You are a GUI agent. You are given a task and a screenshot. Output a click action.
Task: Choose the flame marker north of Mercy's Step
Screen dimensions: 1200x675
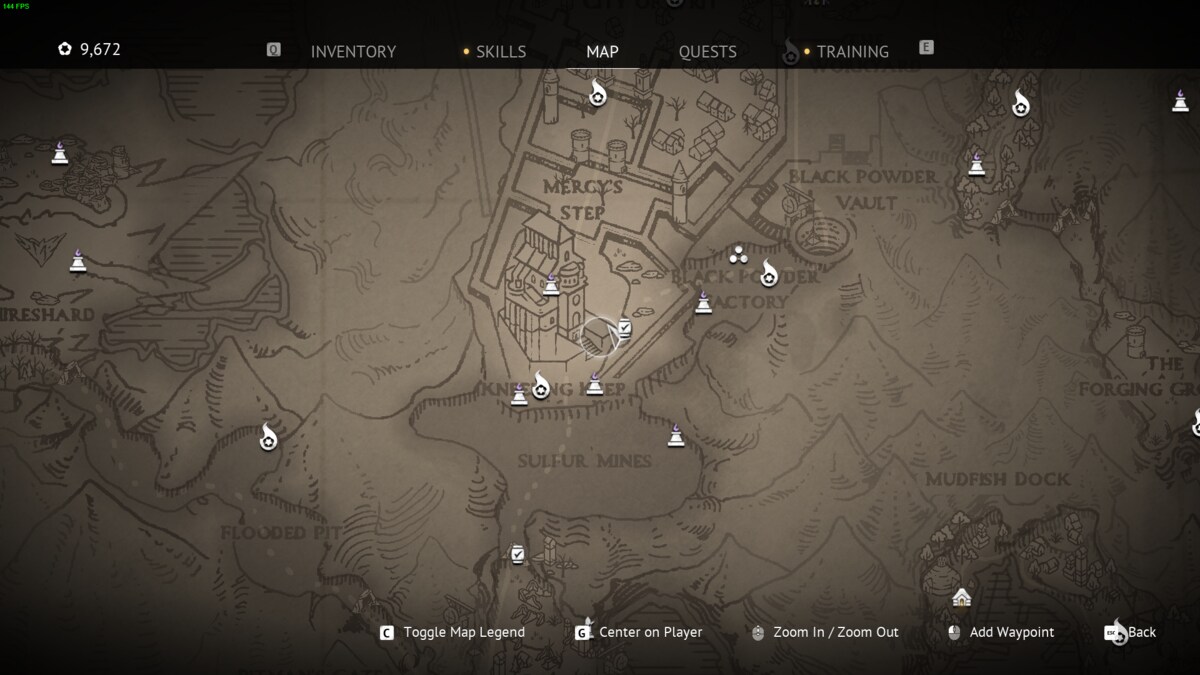[x=597, y=95]
